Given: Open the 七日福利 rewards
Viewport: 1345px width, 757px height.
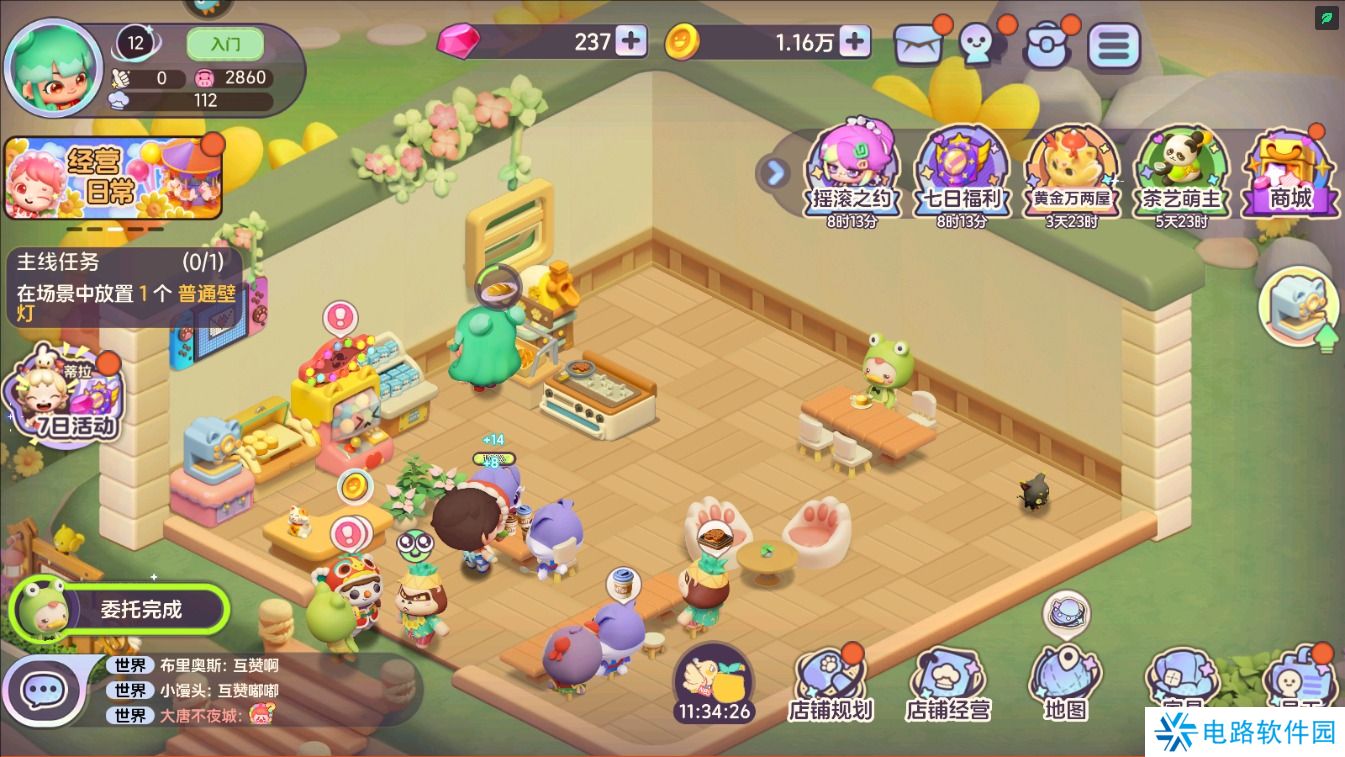Looking at the screenshot, I should (x=962, y=172).
